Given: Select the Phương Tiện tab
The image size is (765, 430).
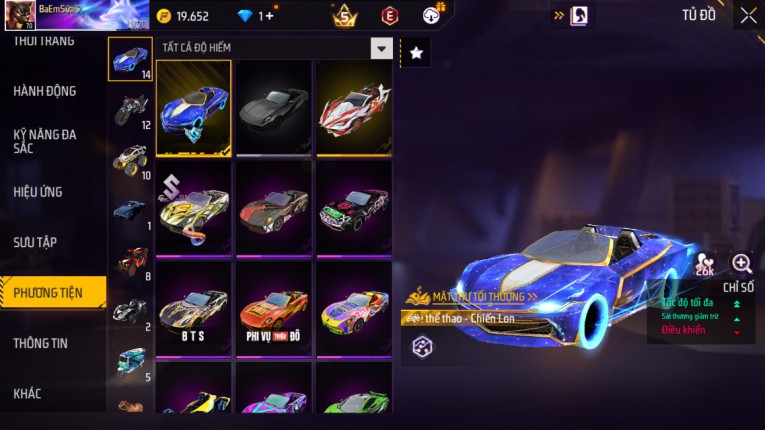Looking at the screenshot, I should click(48, 292).
